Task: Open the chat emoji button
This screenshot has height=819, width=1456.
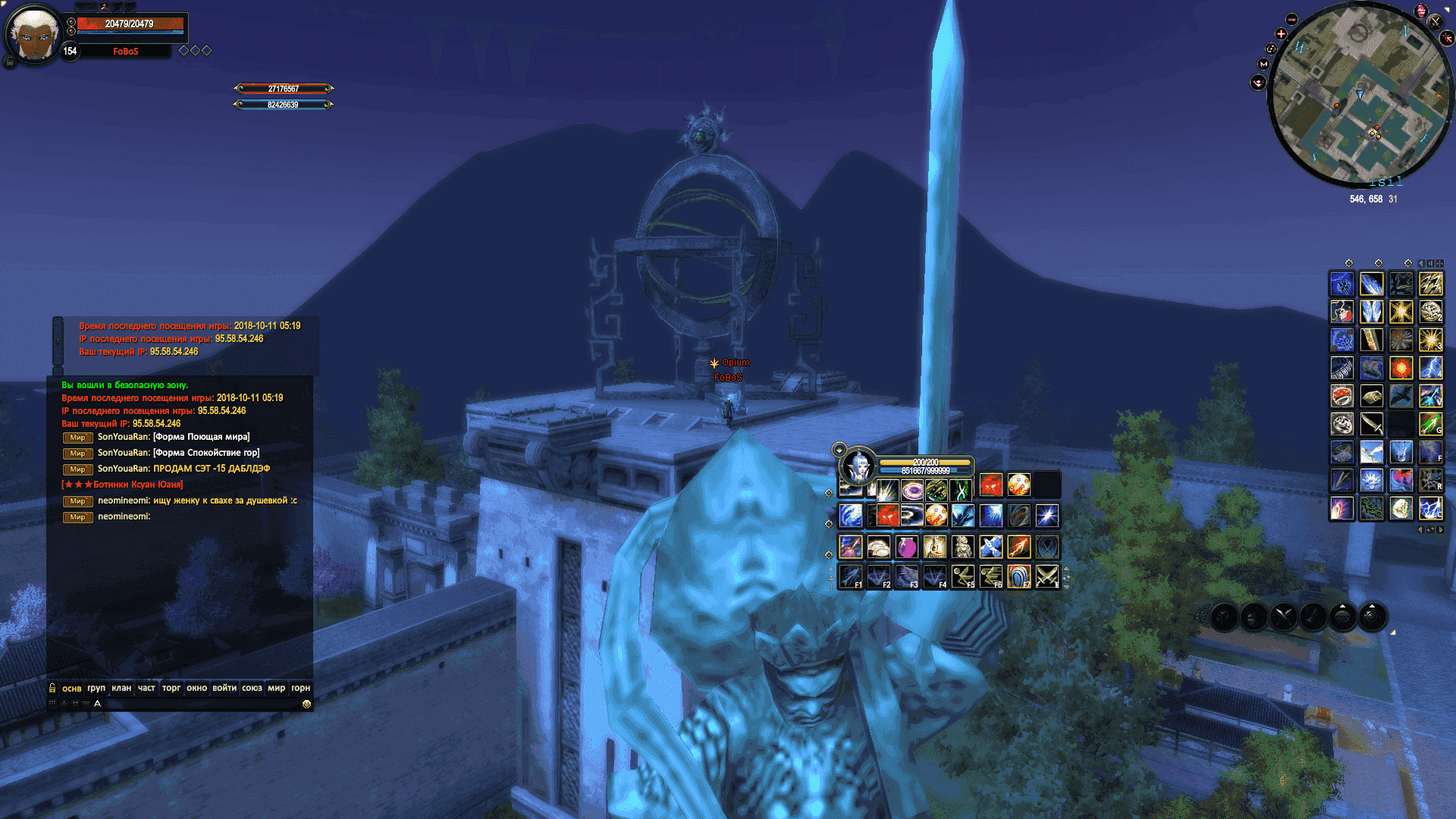Action: [306, 704]
